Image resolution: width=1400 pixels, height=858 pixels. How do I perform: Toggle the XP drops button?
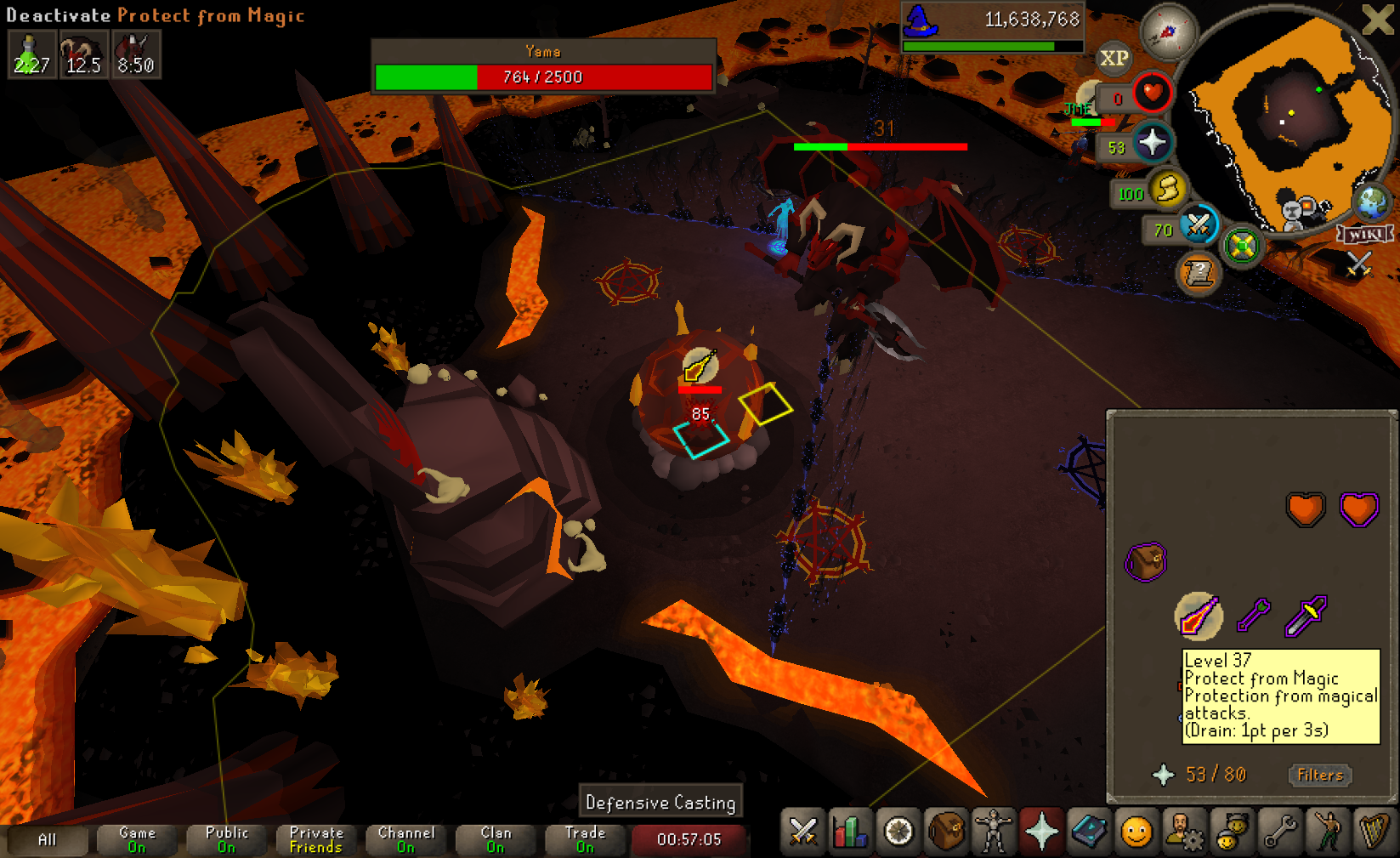tap(1114, 58)
